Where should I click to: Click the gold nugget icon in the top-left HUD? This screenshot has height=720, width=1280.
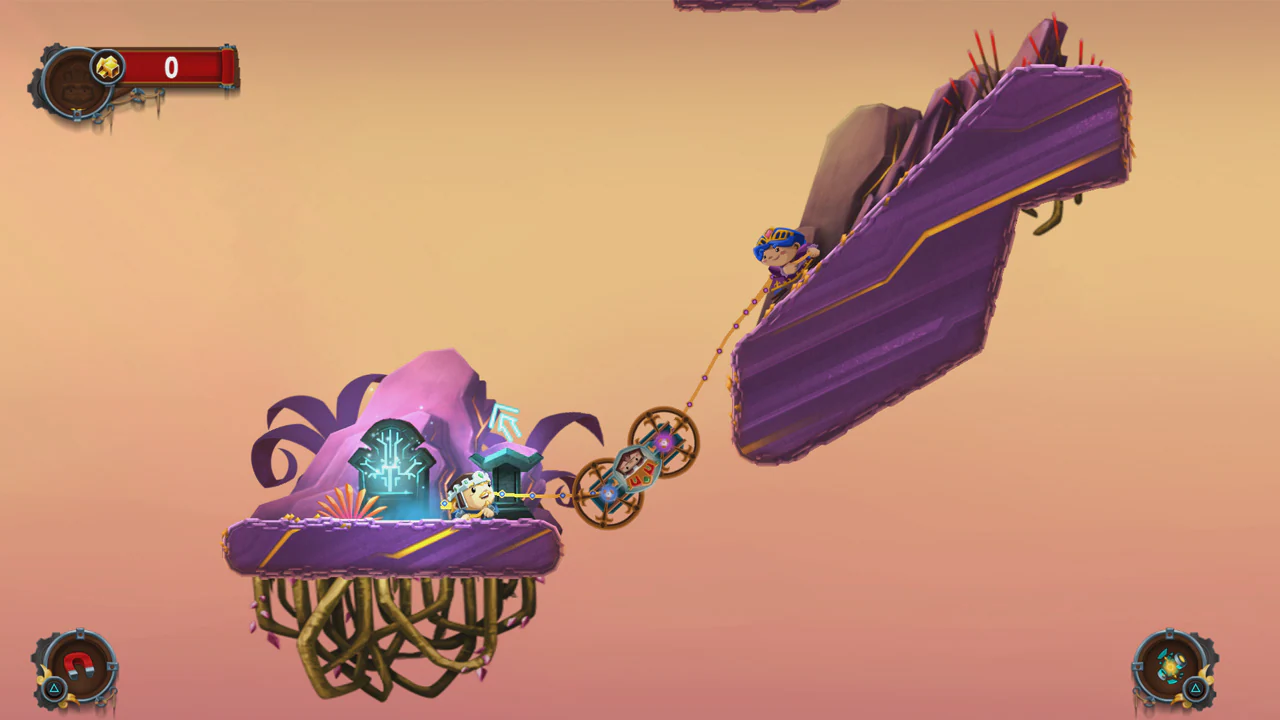(109, 67)
